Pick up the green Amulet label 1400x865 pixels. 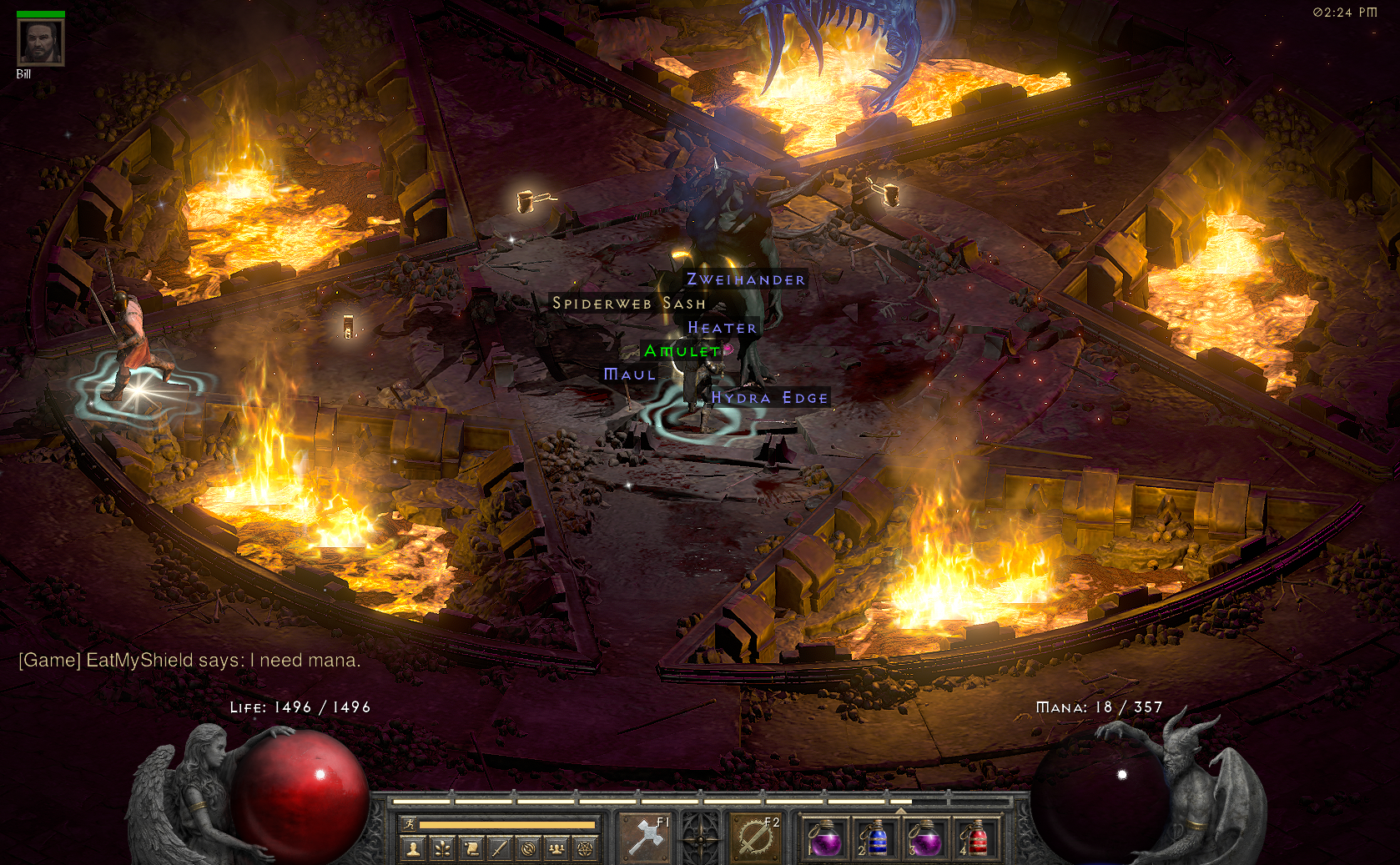[x=682, y=351]
